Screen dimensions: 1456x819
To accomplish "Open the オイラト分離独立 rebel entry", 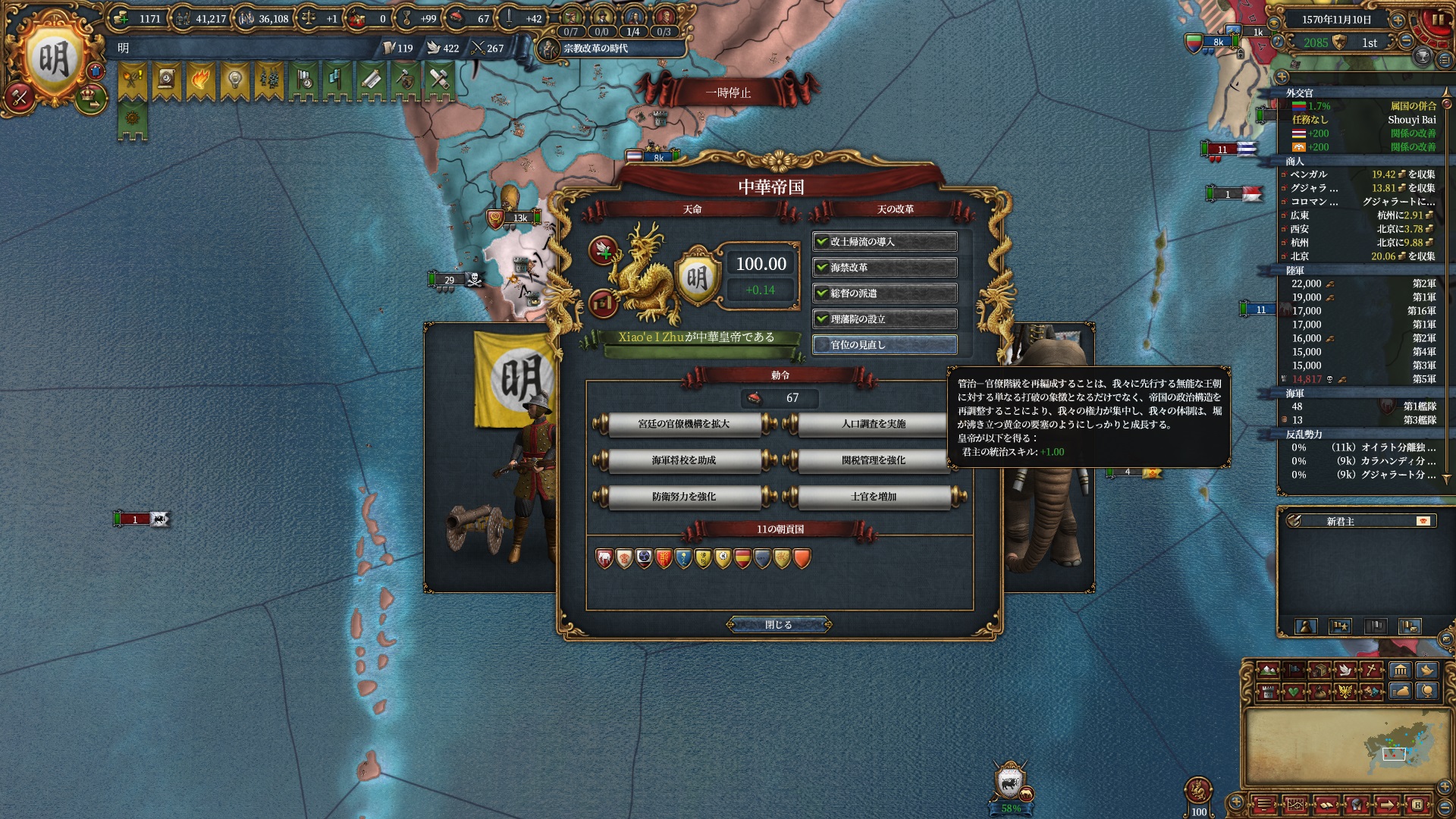I will (1365, 447).
